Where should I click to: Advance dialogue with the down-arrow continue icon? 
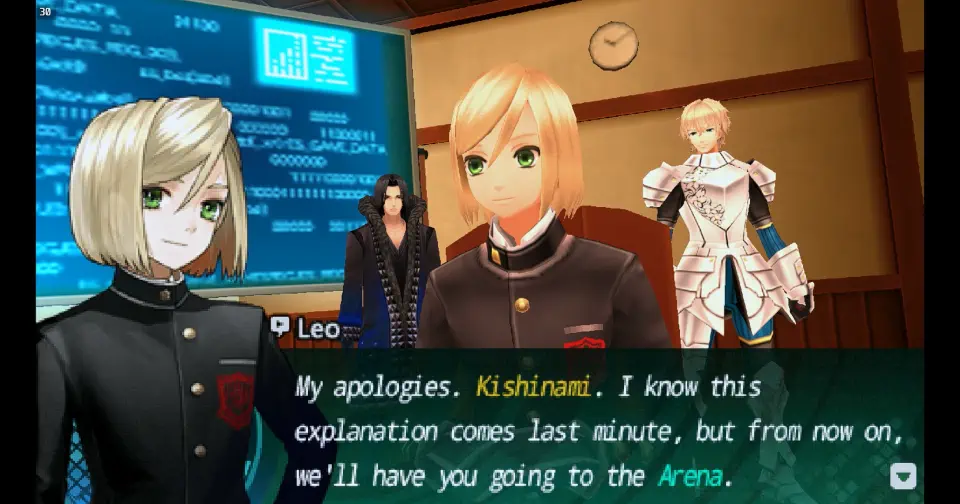[x=903, y=476]
